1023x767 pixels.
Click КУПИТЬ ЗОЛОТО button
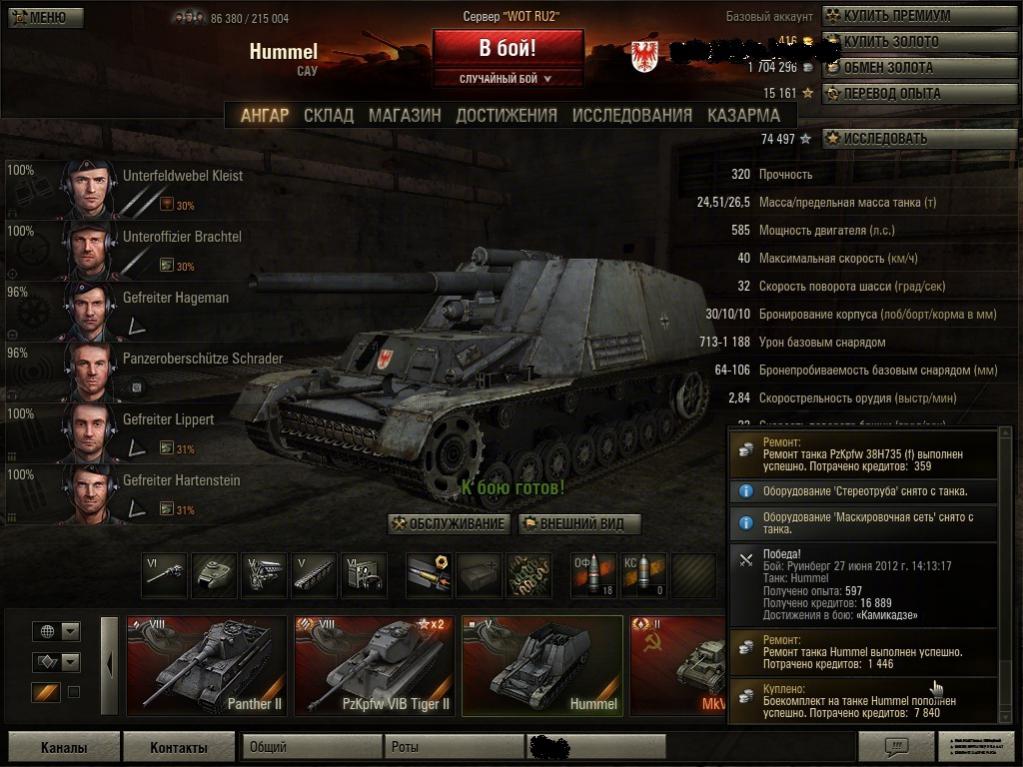(x=919, y=42)
